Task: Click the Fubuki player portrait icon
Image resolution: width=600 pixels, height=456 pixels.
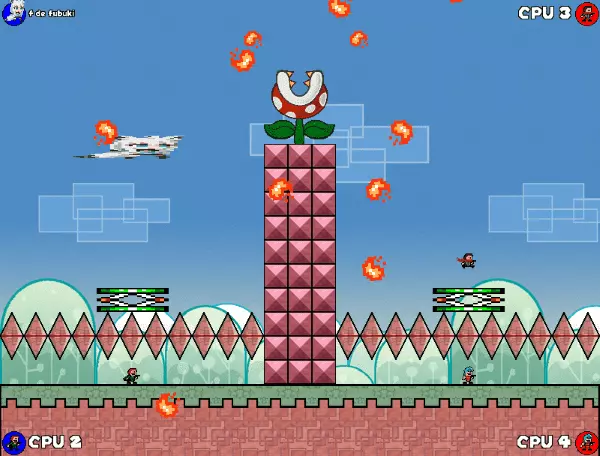Action: pyautogui.click(x=13, y=13)
